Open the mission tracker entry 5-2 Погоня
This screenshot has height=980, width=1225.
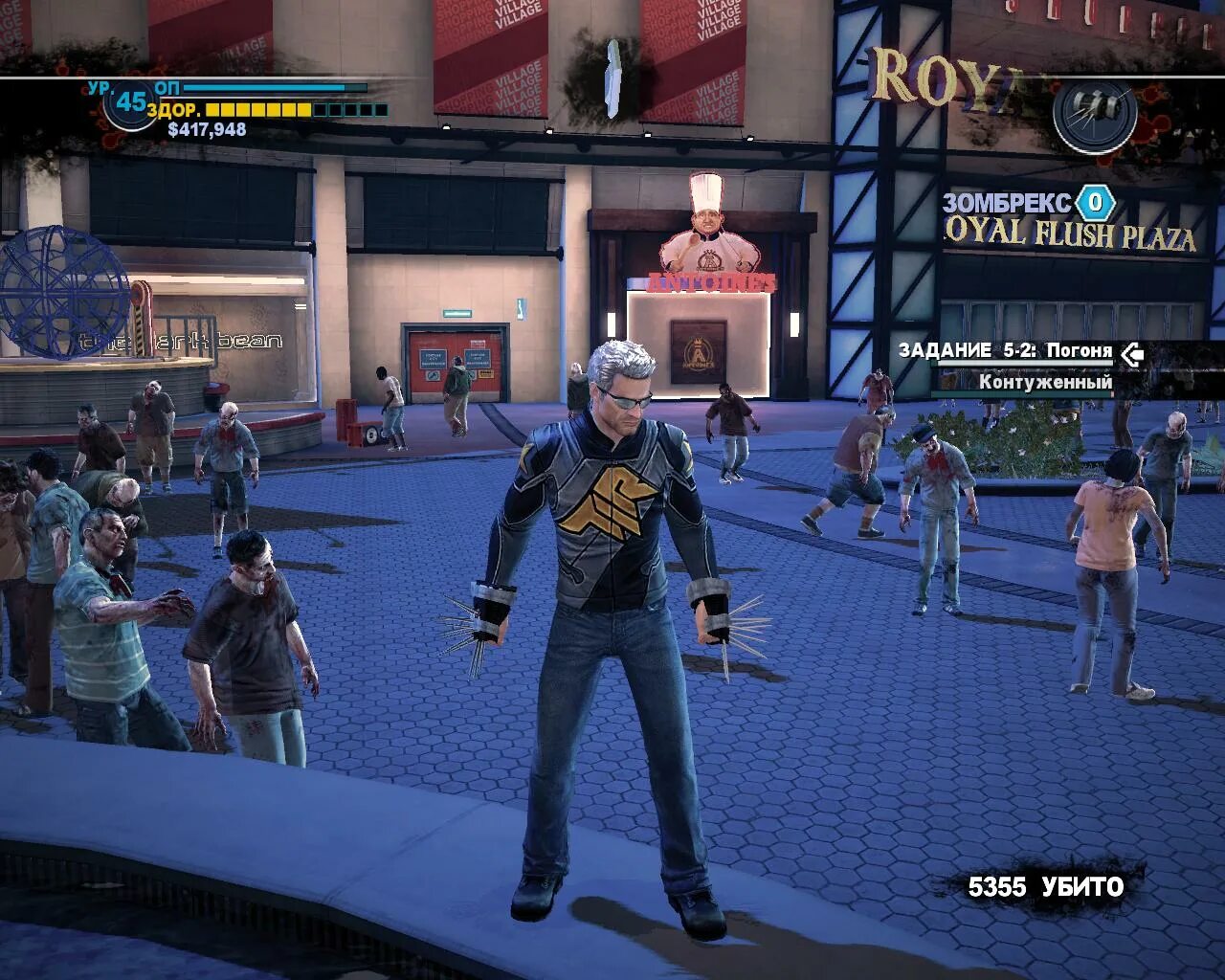[x=1005, y=351]
